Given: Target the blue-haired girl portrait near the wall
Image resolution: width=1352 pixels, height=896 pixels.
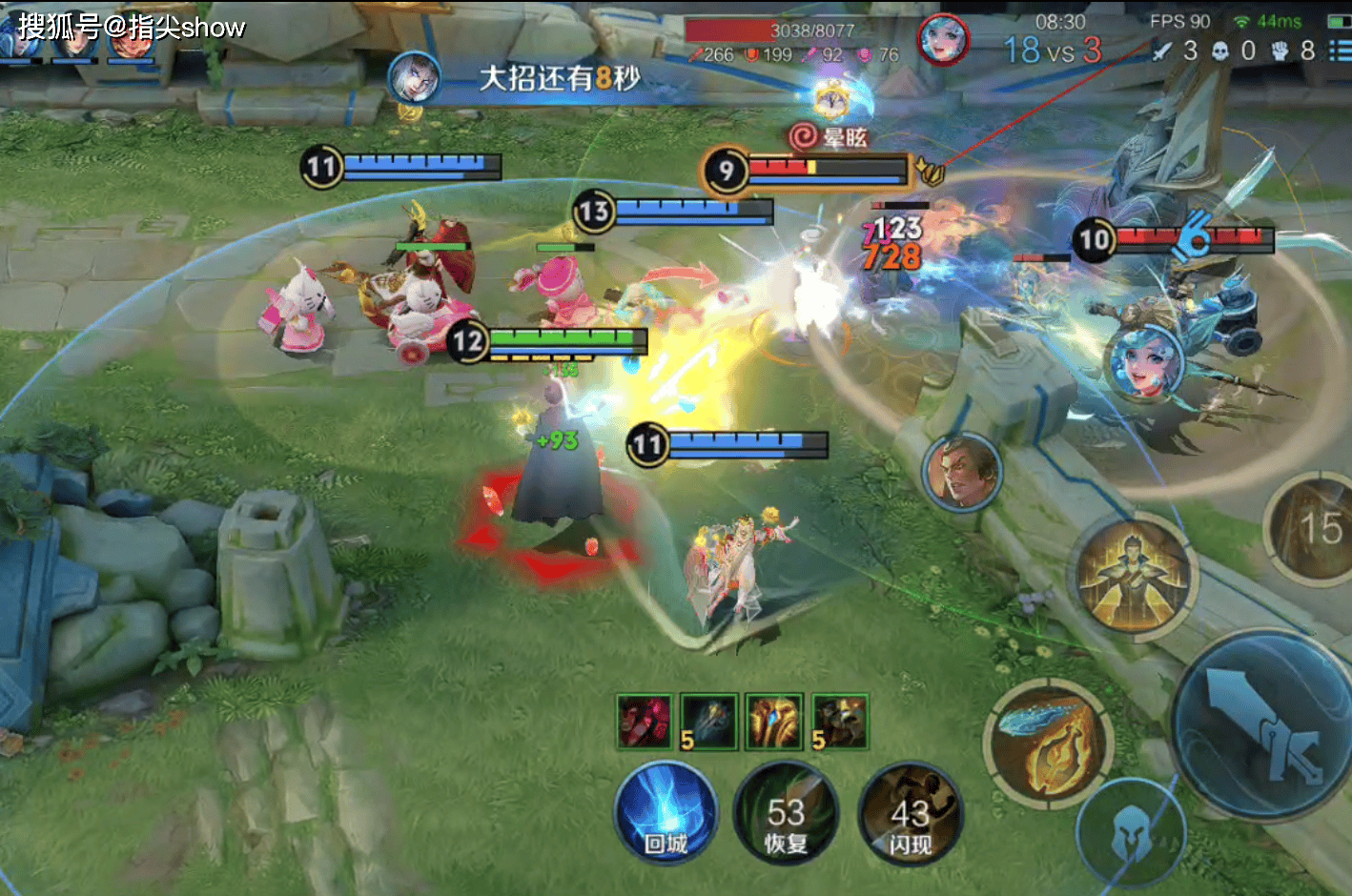Looking at the screenshot, I should click(x=1144, y=364).
